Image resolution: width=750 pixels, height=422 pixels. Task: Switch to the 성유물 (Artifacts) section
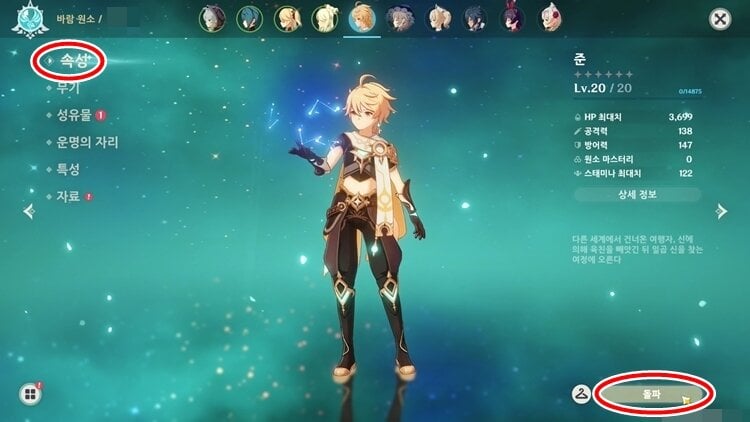click(75, 116)
